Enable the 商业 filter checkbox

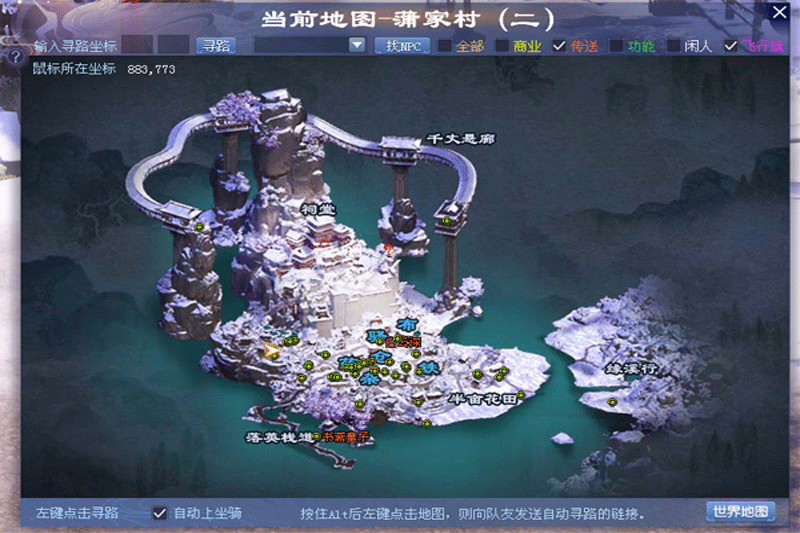[x=502, y=46]
